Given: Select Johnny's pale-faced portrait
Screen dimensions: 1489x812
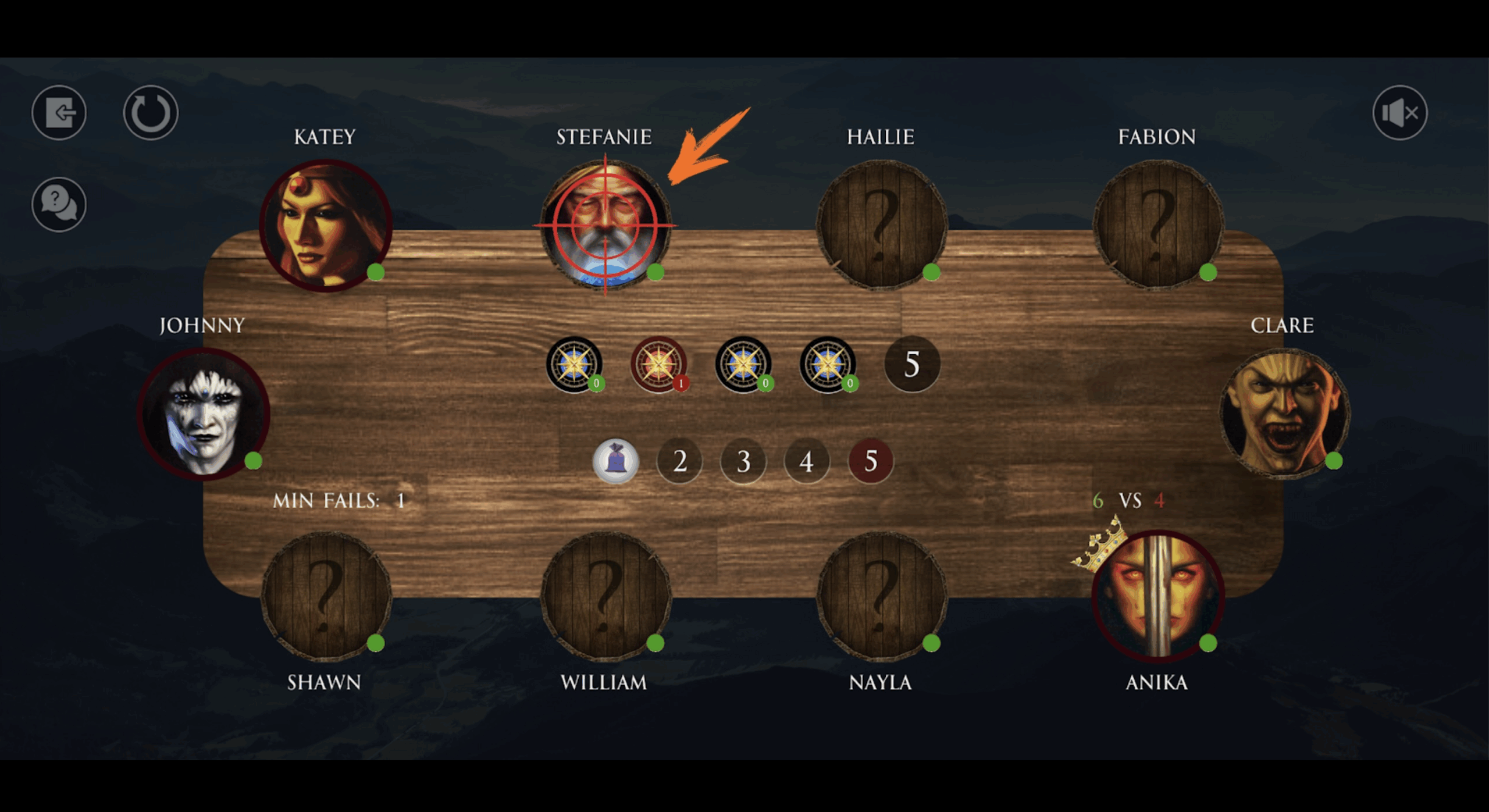Looking at the screenshot, I should pyautogui.click(x=204, y=414).
